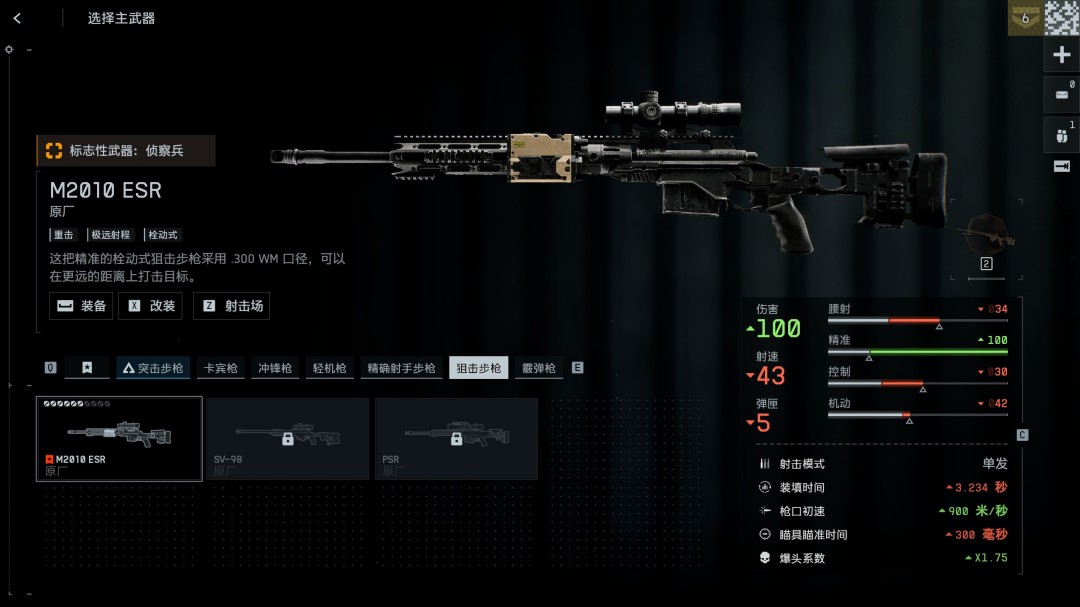Open the bookmark favorites filter tab
The image size is (1080, 607).
pyautogui.click(x=87, y=368)
